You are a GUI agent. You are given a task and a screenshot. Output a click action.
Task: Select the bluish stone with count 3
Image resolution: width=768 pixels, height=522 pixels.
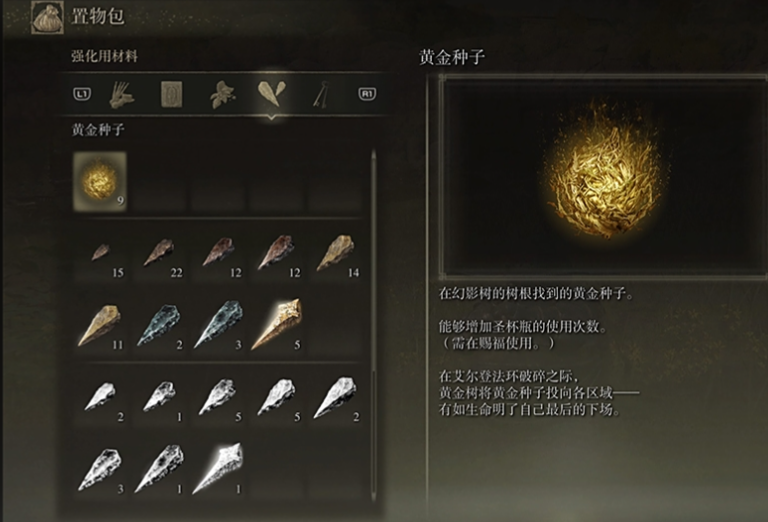(217, 326)
